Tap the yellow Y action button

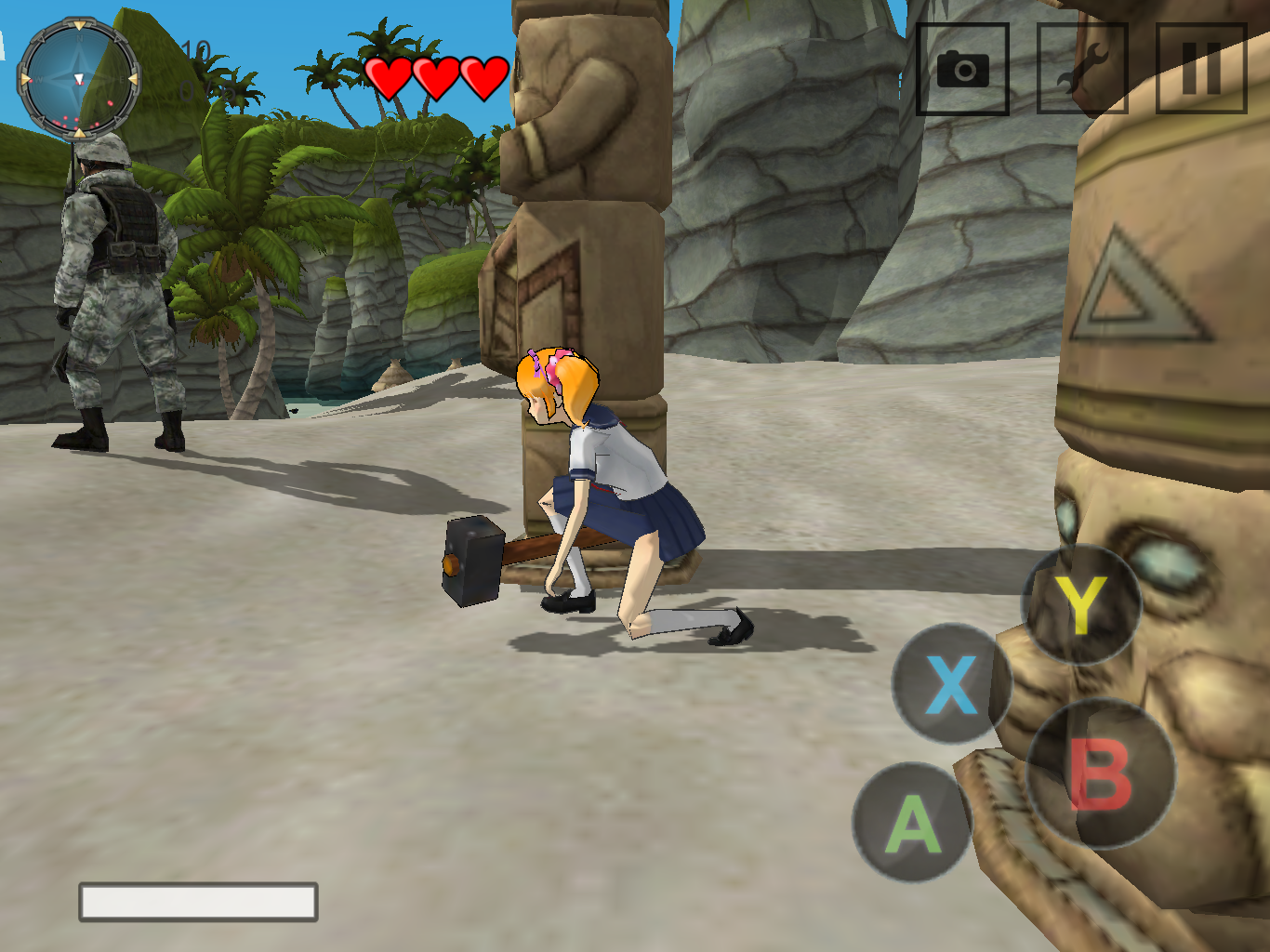1081,604
